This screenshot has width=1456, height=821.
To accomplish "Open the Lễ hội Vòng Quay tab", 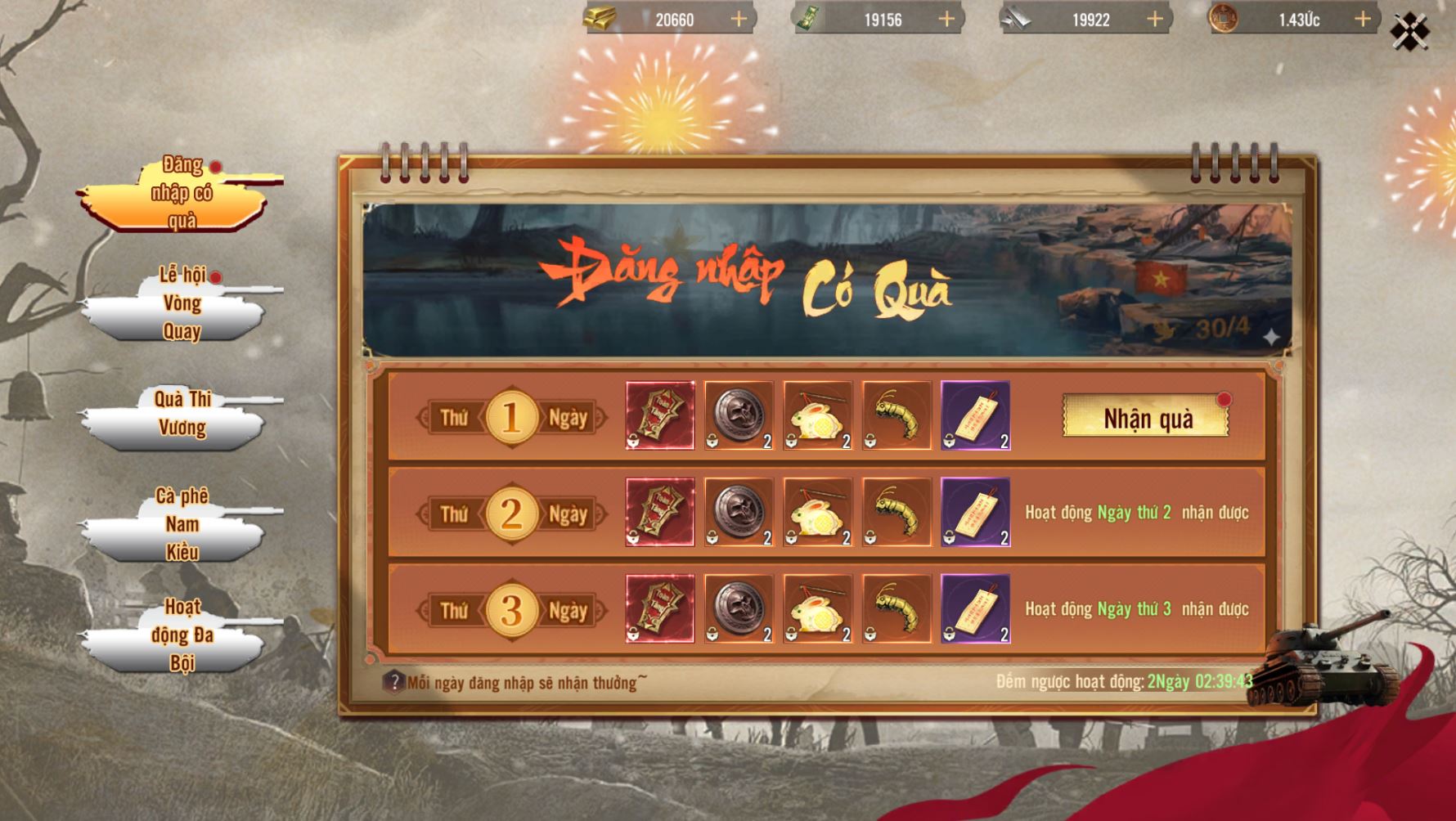I will [181, 304].
